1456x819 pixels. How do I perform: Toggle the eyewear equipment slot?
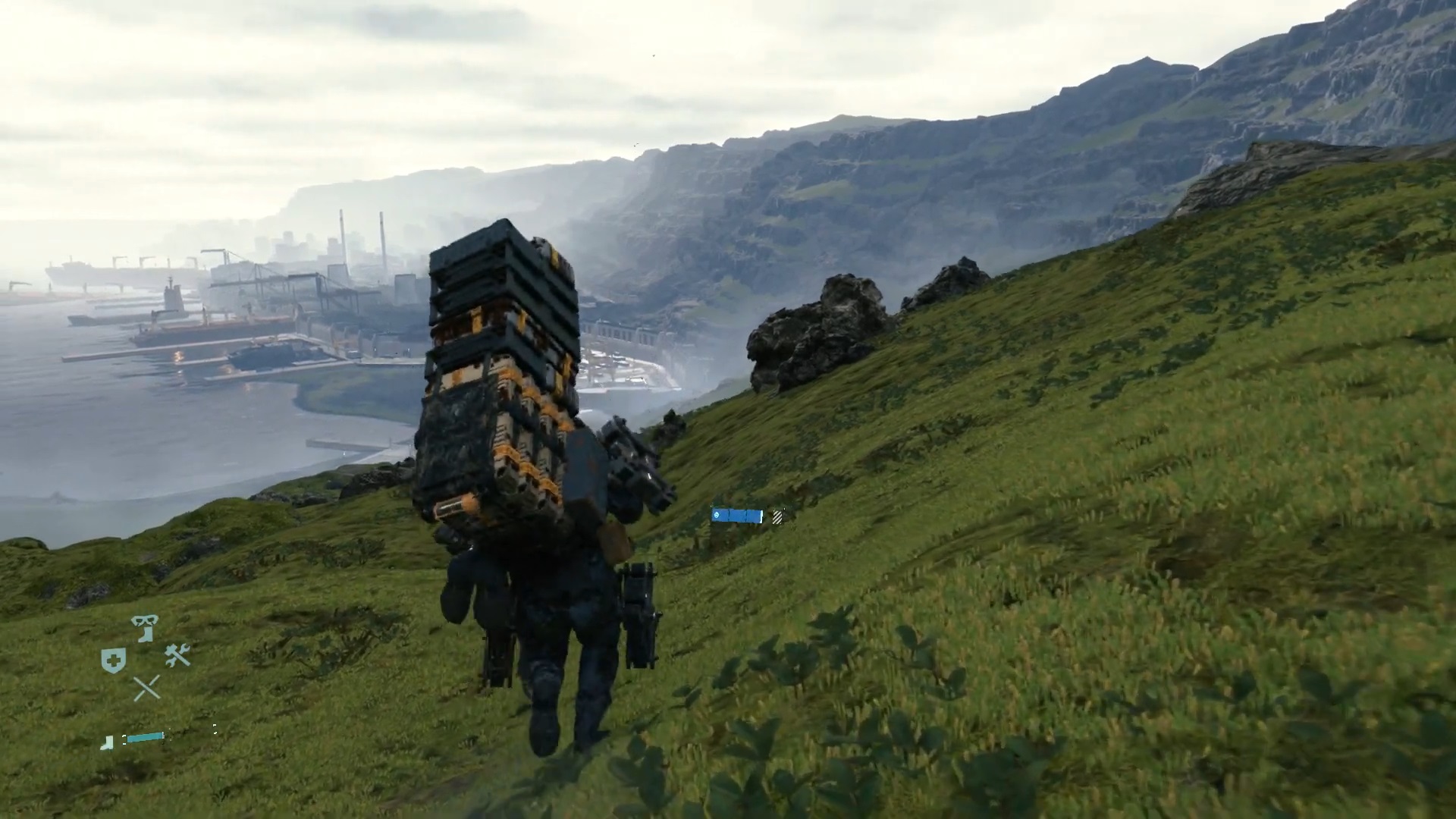point(144,620)
